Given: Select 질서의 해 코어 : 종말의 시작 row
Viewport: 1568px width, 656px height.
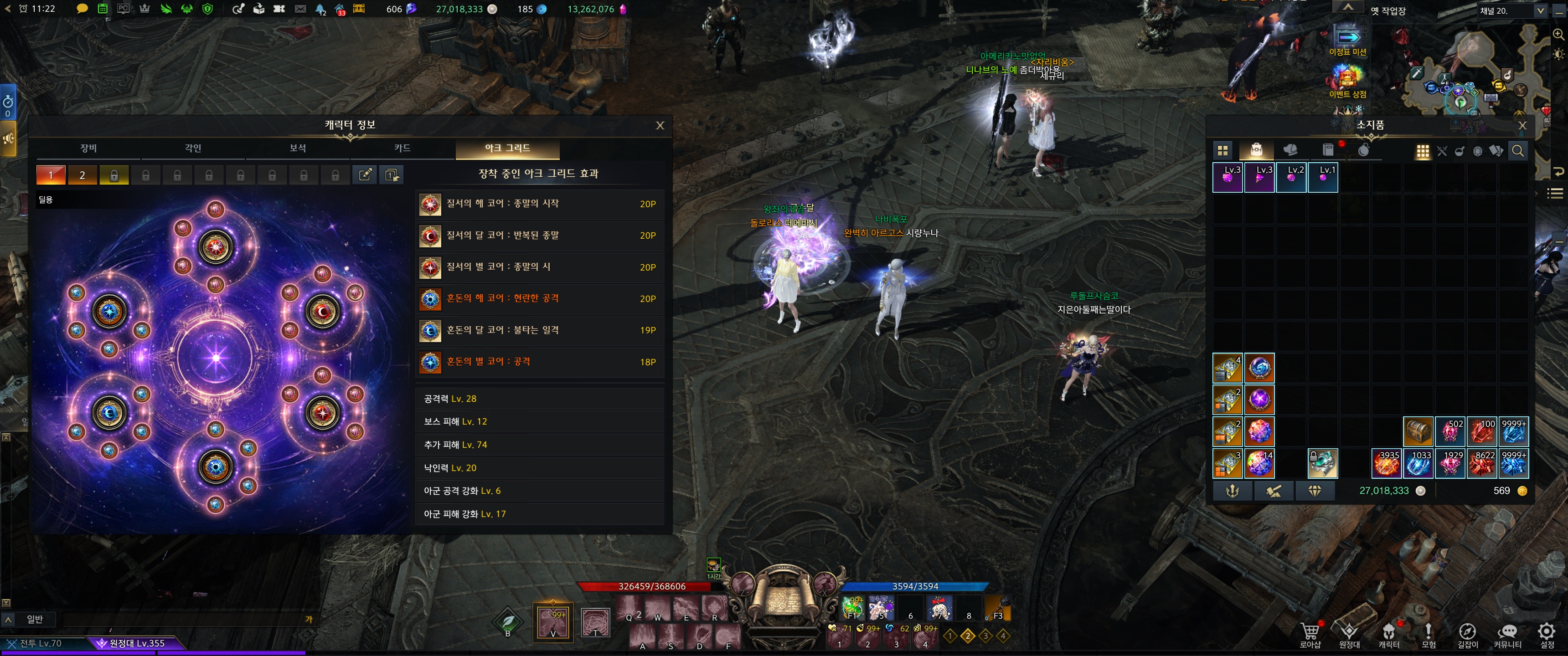Looking at the screenshot, I should [x=539, y=204].
